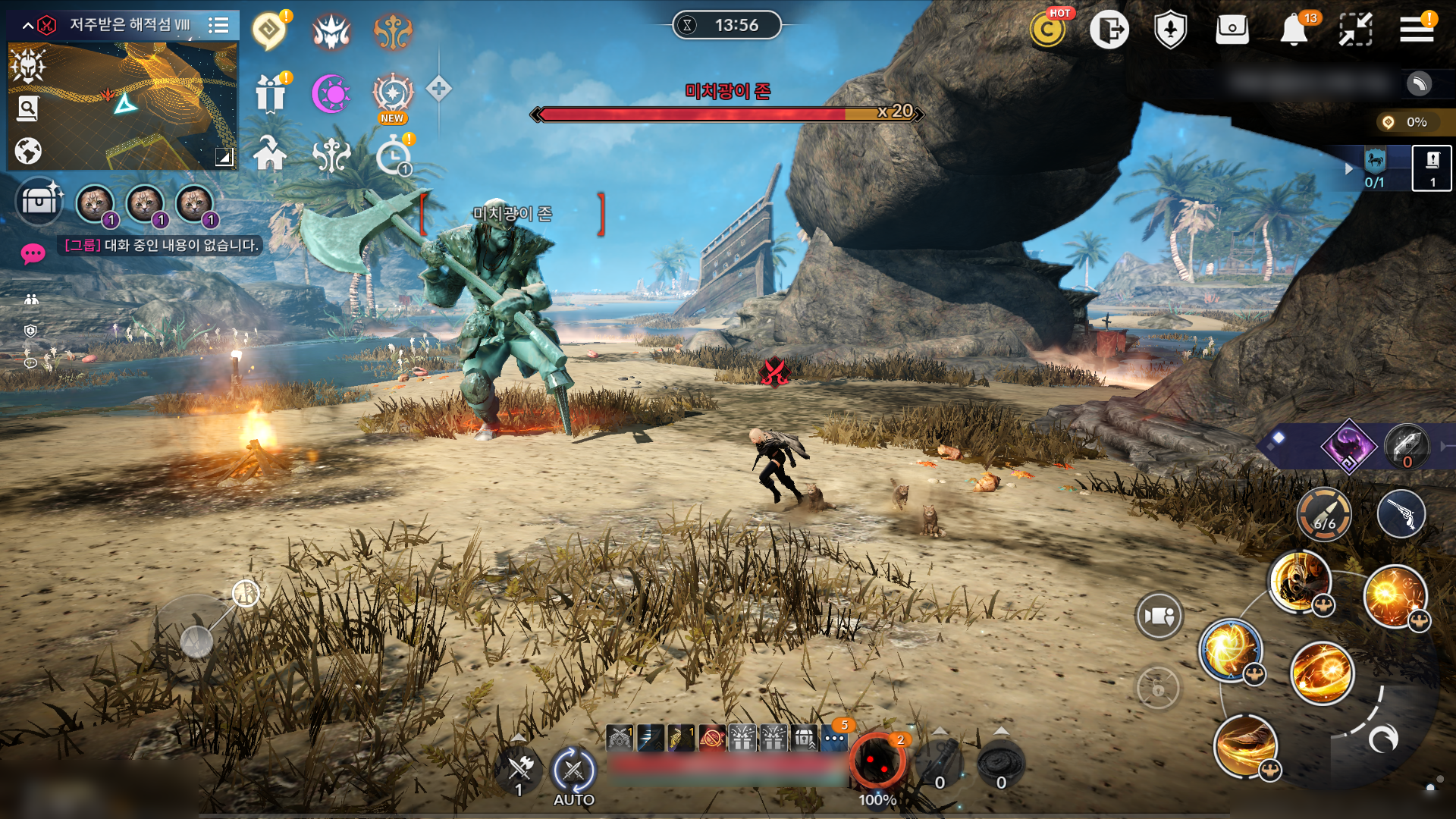Activate the purple diamond skill
1456x819 pixels.
point(1348,446)
